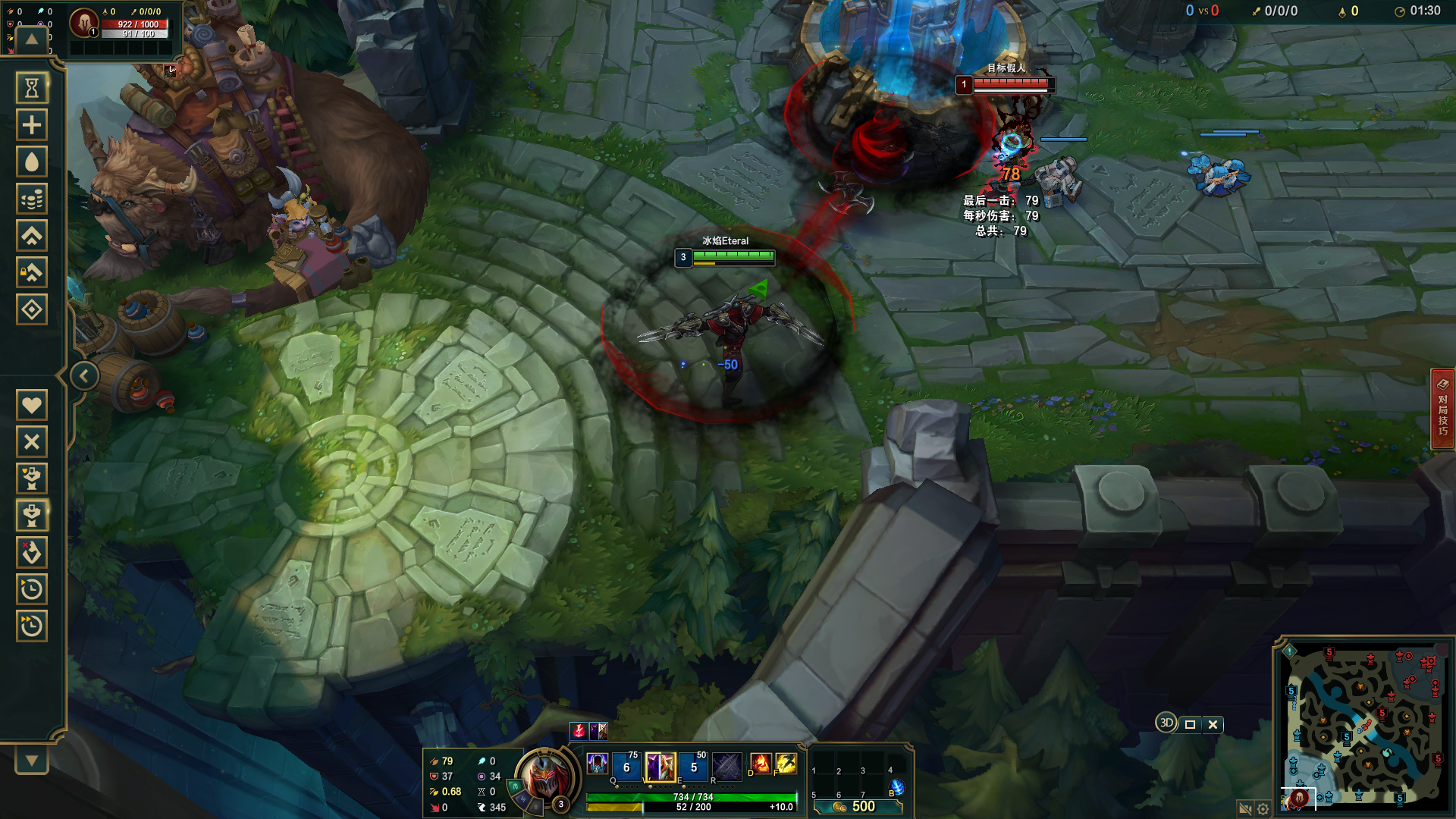1456x819 pixels.
Task: Select the water droplet practice tool button
Action: coord(32,162)
